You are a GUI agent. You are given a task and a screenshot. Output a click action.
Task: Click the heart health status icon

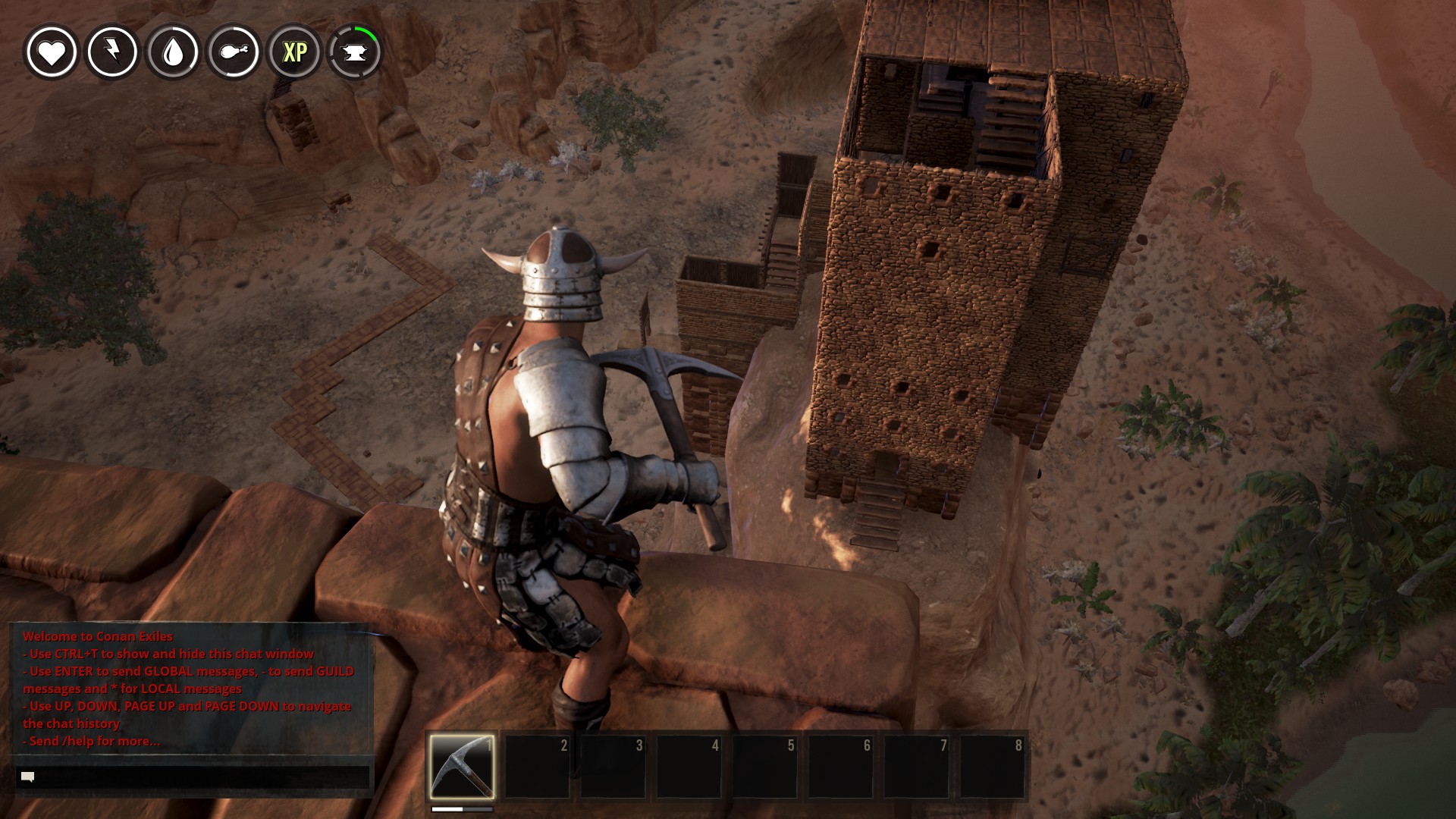click(x=52, y=52)
